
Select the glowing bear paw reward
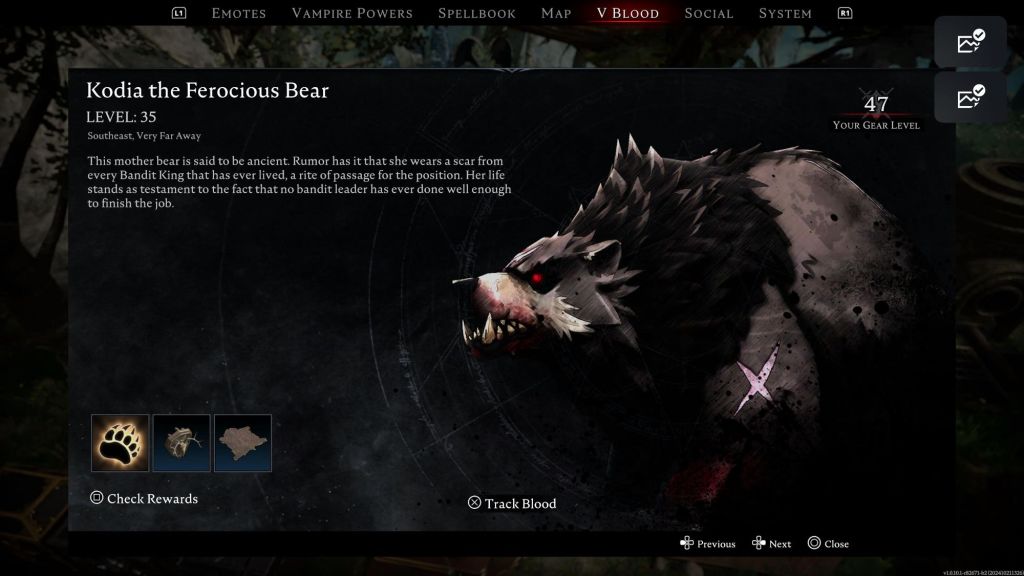120,443
